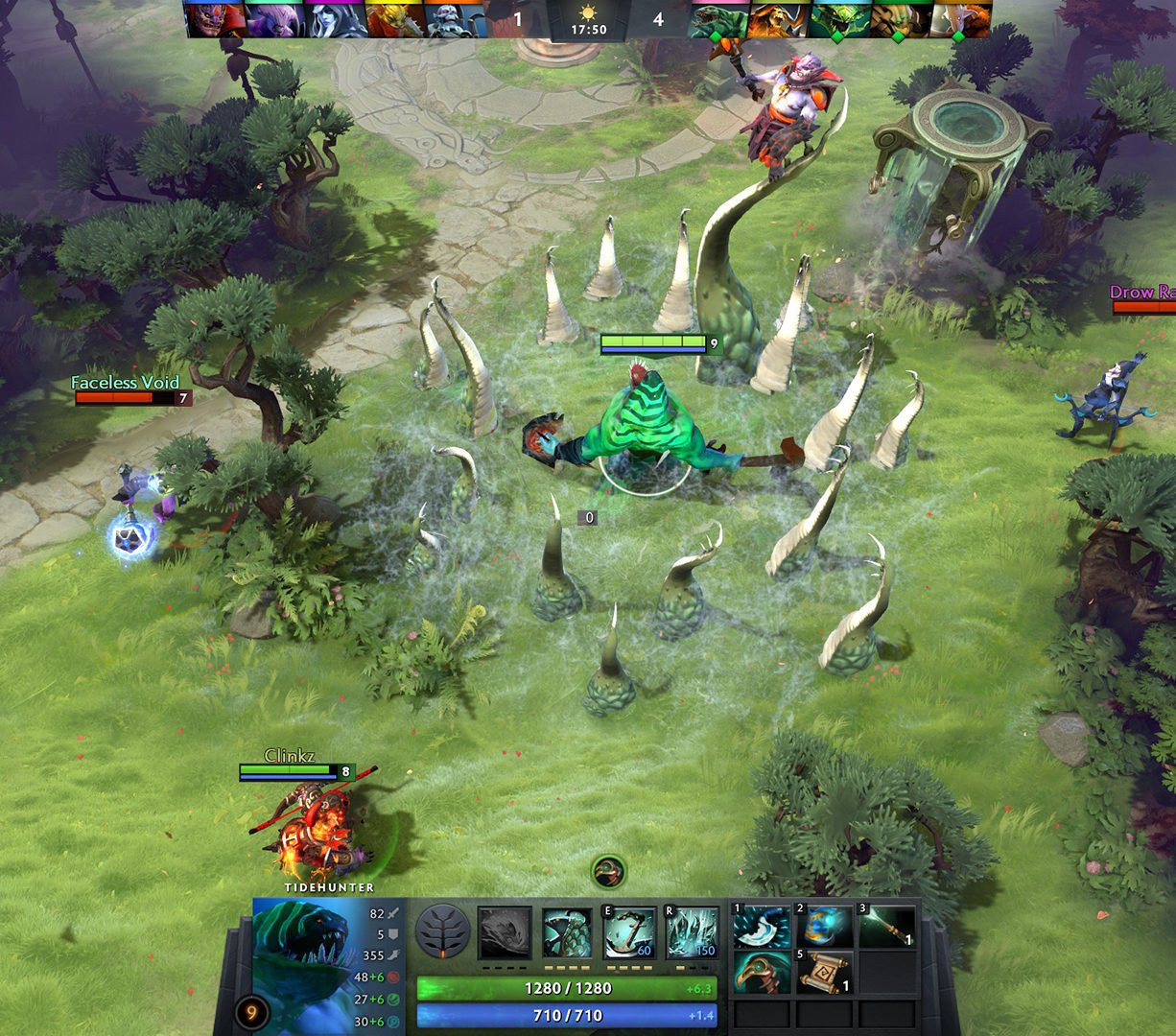Click the Kraken Shell passive ability icon
Viewport: 1176px width, 1036px height.
pos(568,932)
